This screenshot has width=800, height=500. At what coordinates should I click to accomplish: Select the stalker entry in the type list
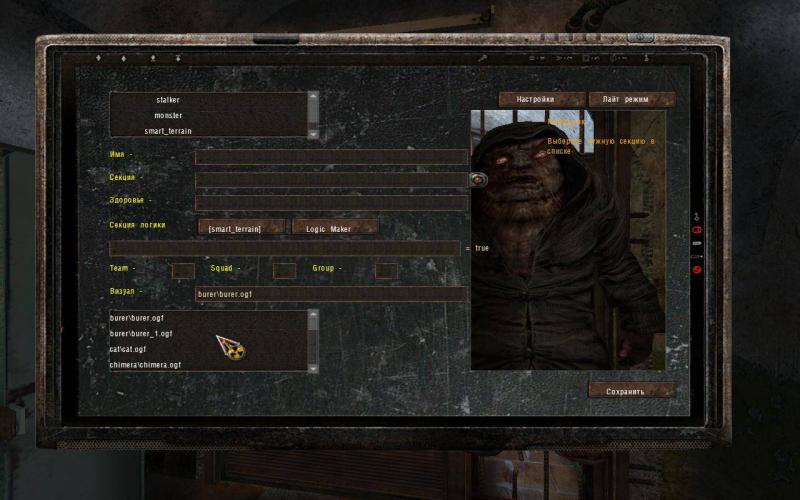point(167,100)
